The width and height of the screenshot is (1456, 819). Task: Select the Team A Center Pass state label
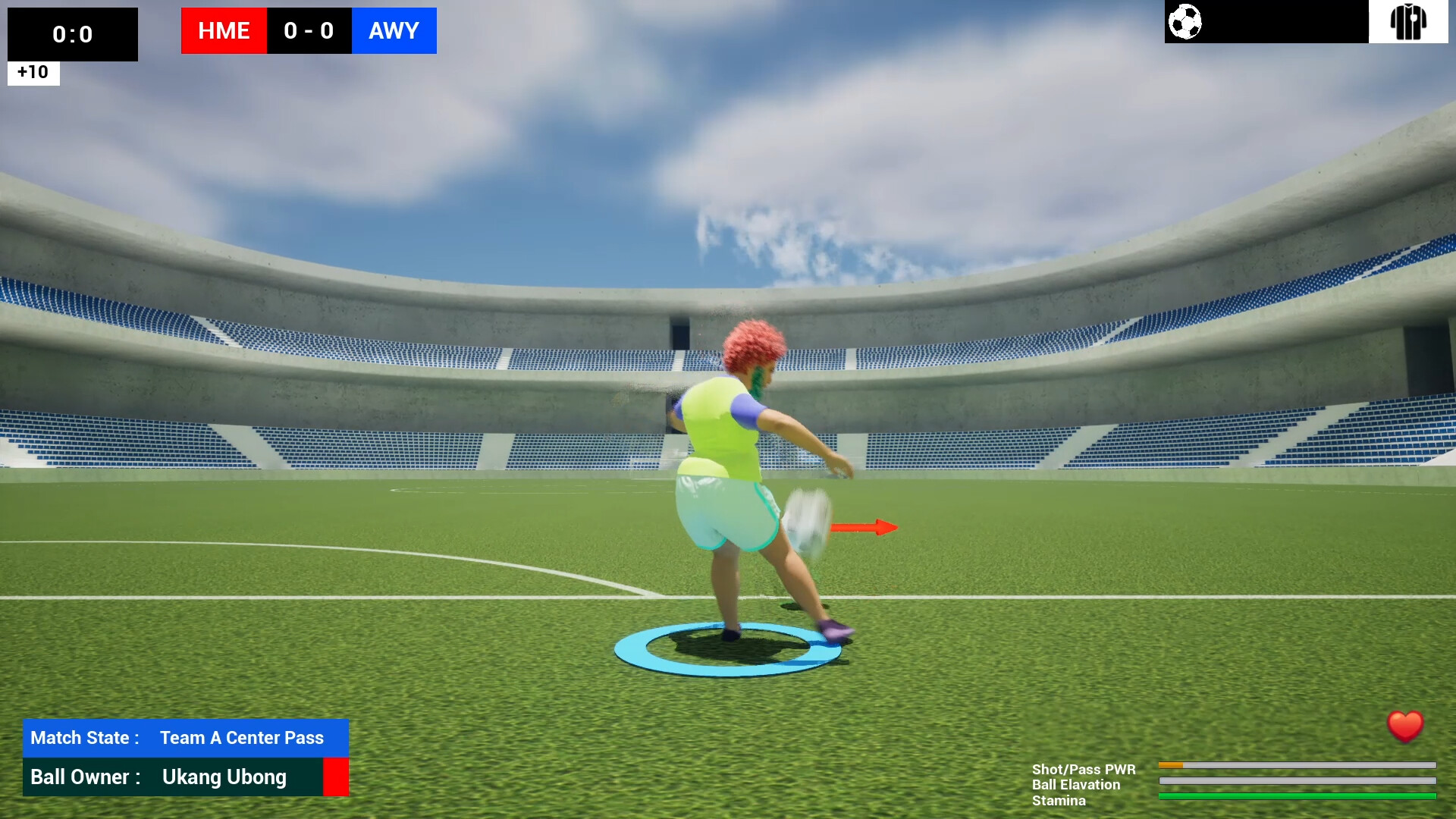(240, 738)
